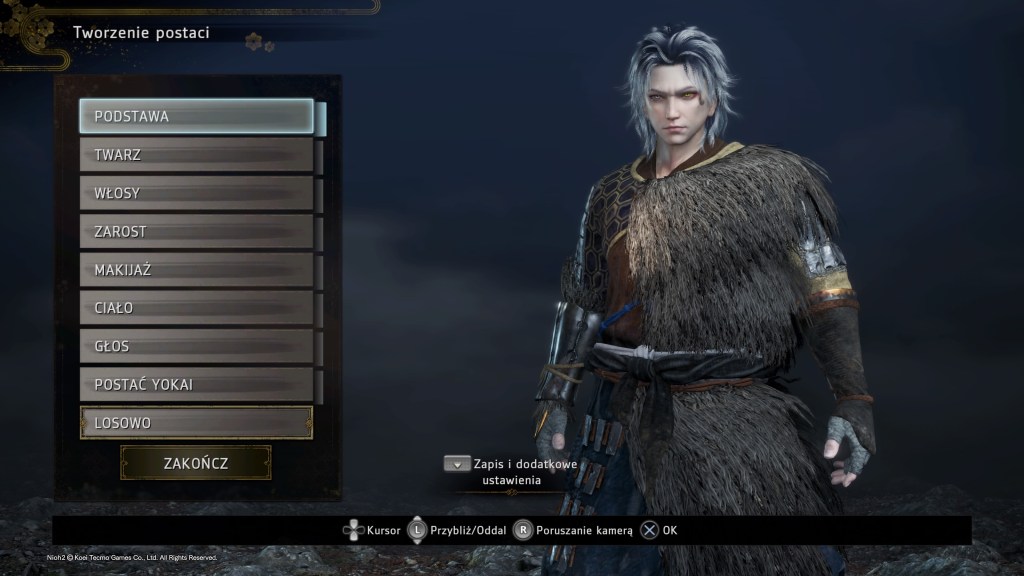Choose the POSTAĆ YOKAI entry
This screenshot has width=1024, height=576.
[197, 384]
